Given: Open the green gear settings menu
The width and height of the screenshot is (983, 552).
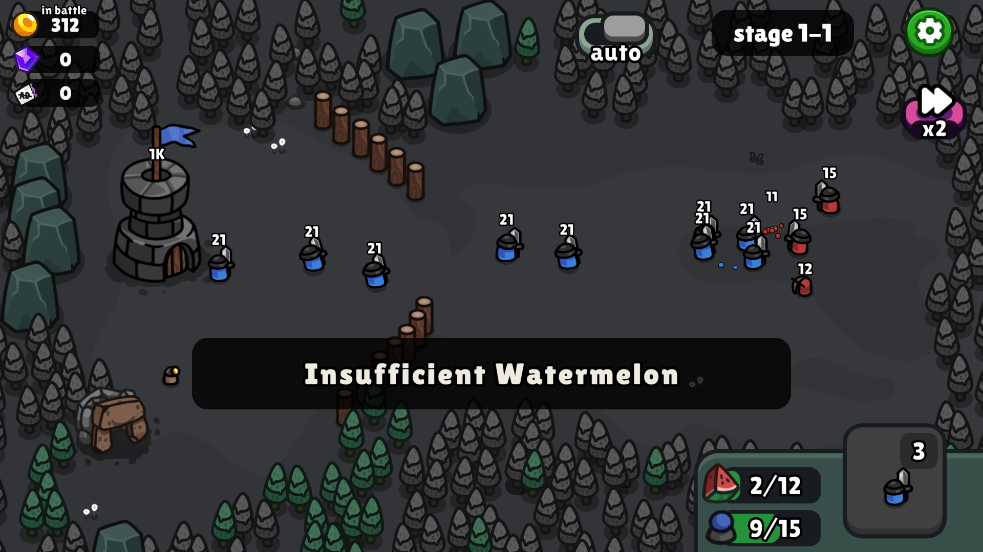Looking at the screenshot, I should (x=929, y=31).
